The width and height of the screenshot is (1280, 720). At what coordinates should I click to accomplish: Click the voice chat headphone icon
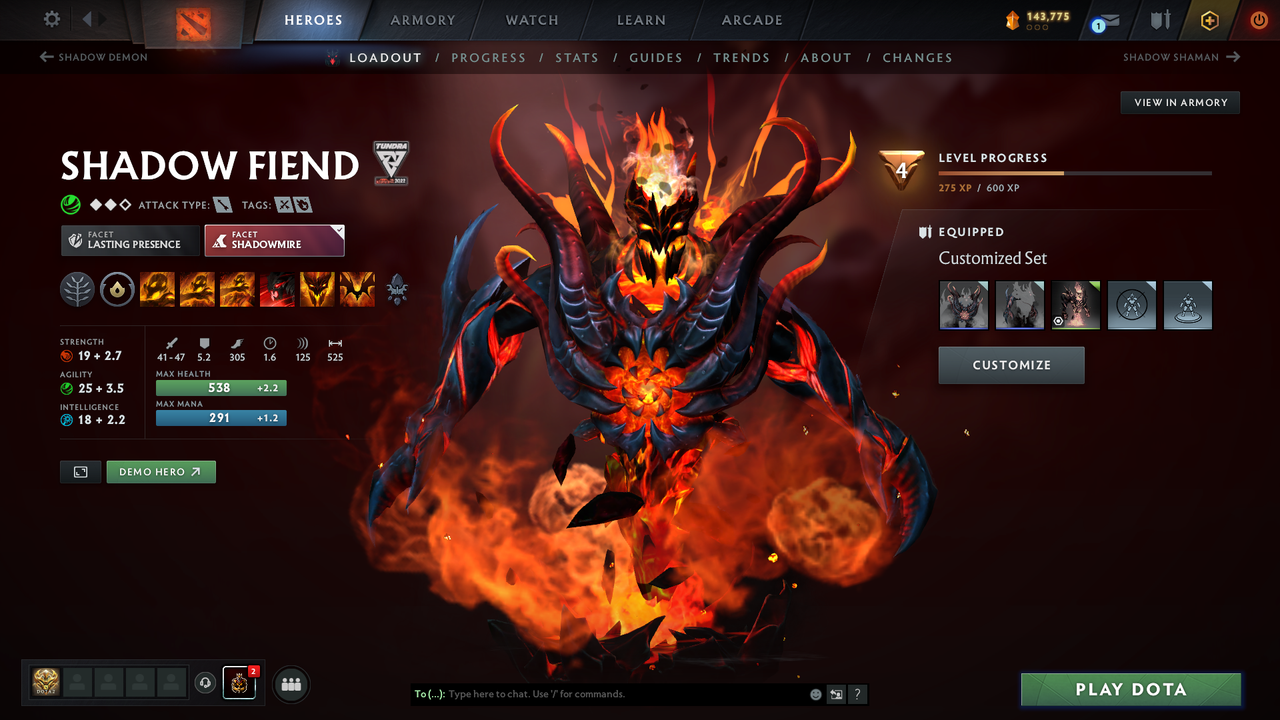coord(207,683)
